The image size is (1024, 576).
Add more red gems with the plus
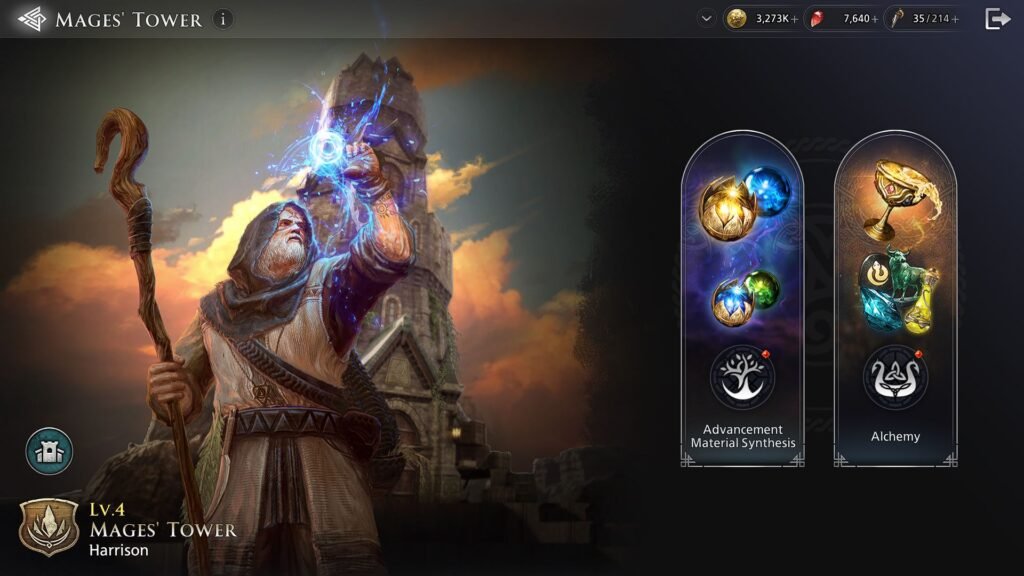coord(875,19)
